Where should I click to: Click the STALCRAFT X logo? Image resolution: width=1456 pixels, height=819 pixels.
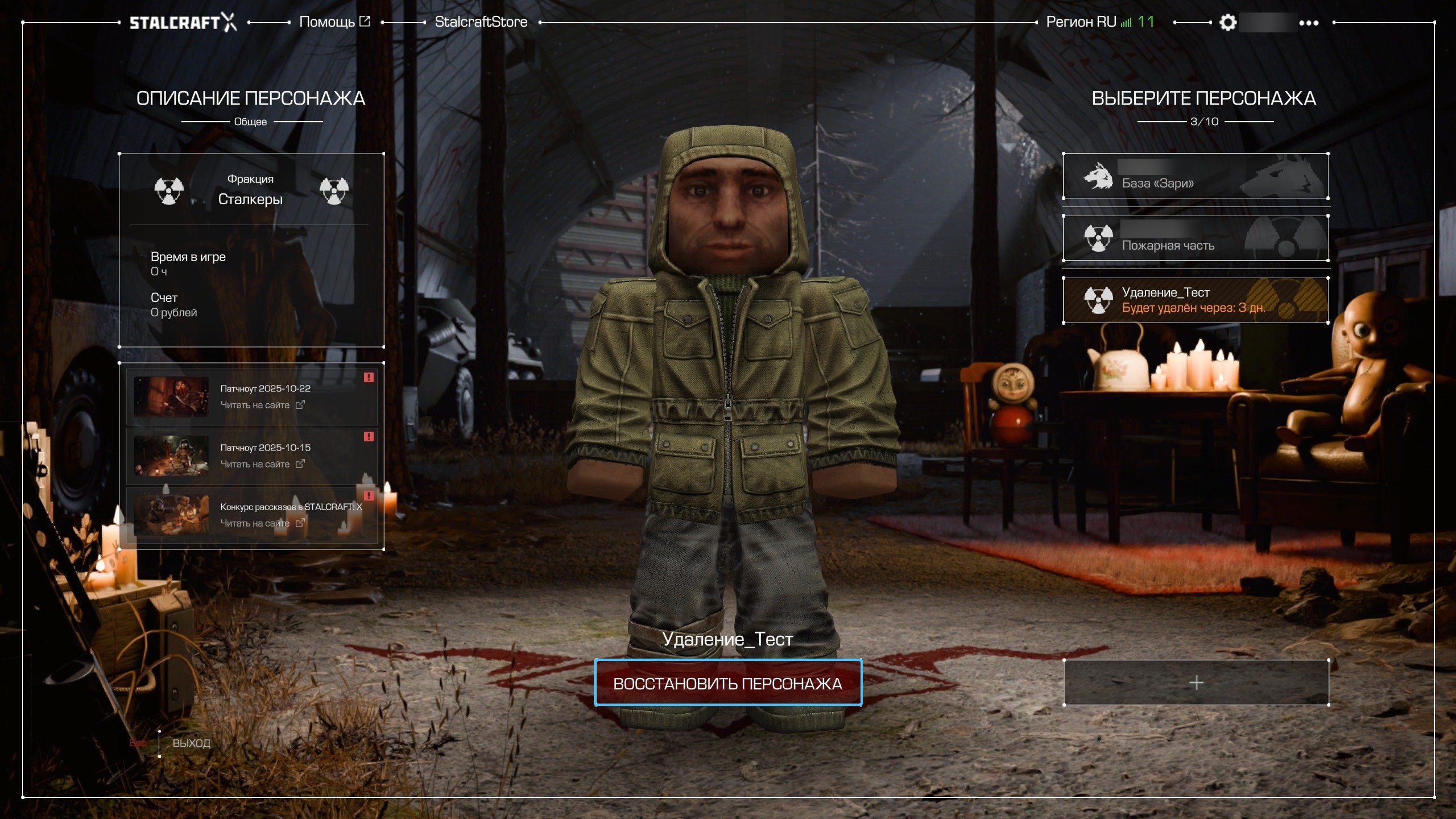(x=183, y=23)
